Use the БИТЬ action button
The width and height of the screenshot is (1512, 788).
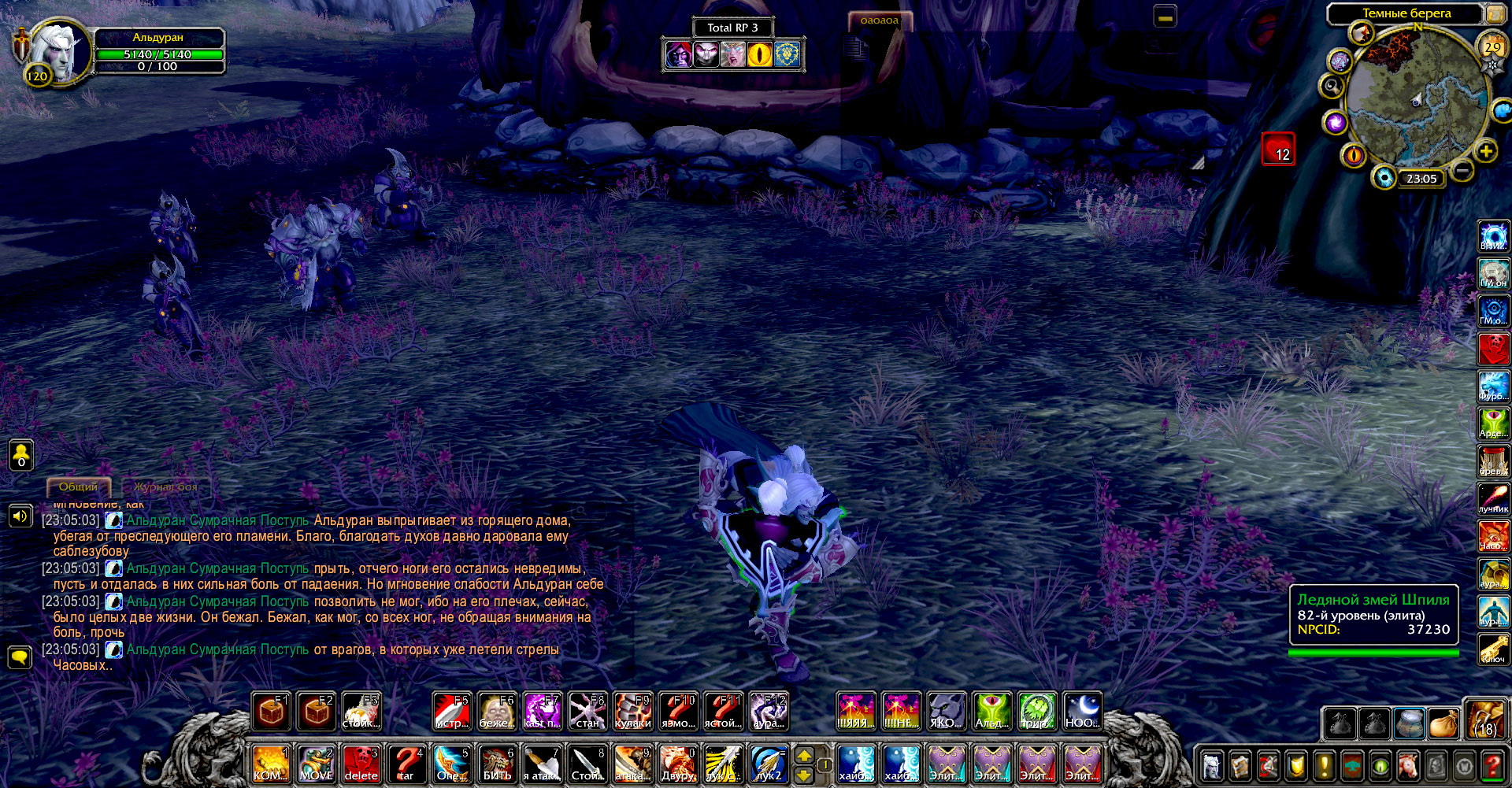pyautogui.click(x=497, y=764)
